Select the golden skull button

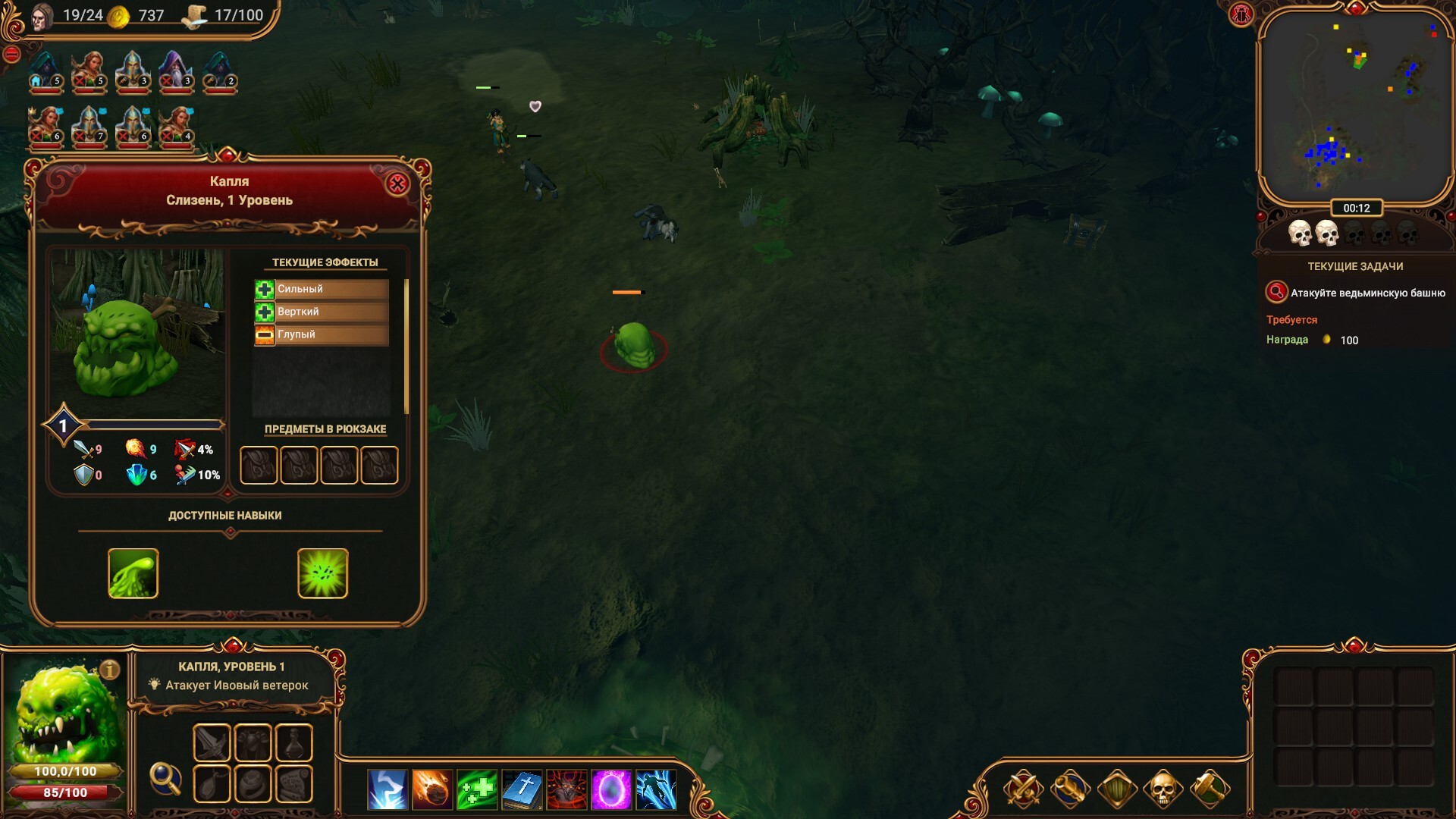point(1163,789)
